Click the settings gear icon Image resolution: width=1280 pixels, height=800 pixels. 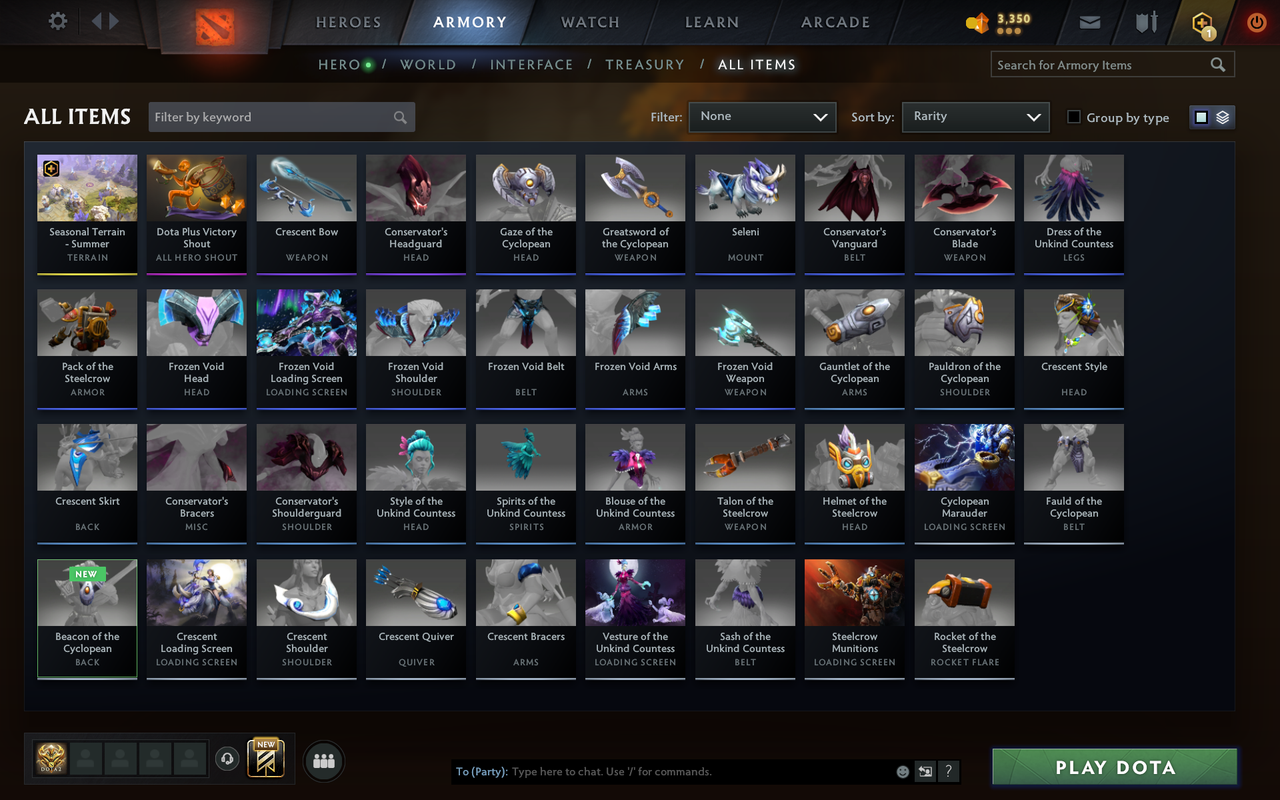57,20
